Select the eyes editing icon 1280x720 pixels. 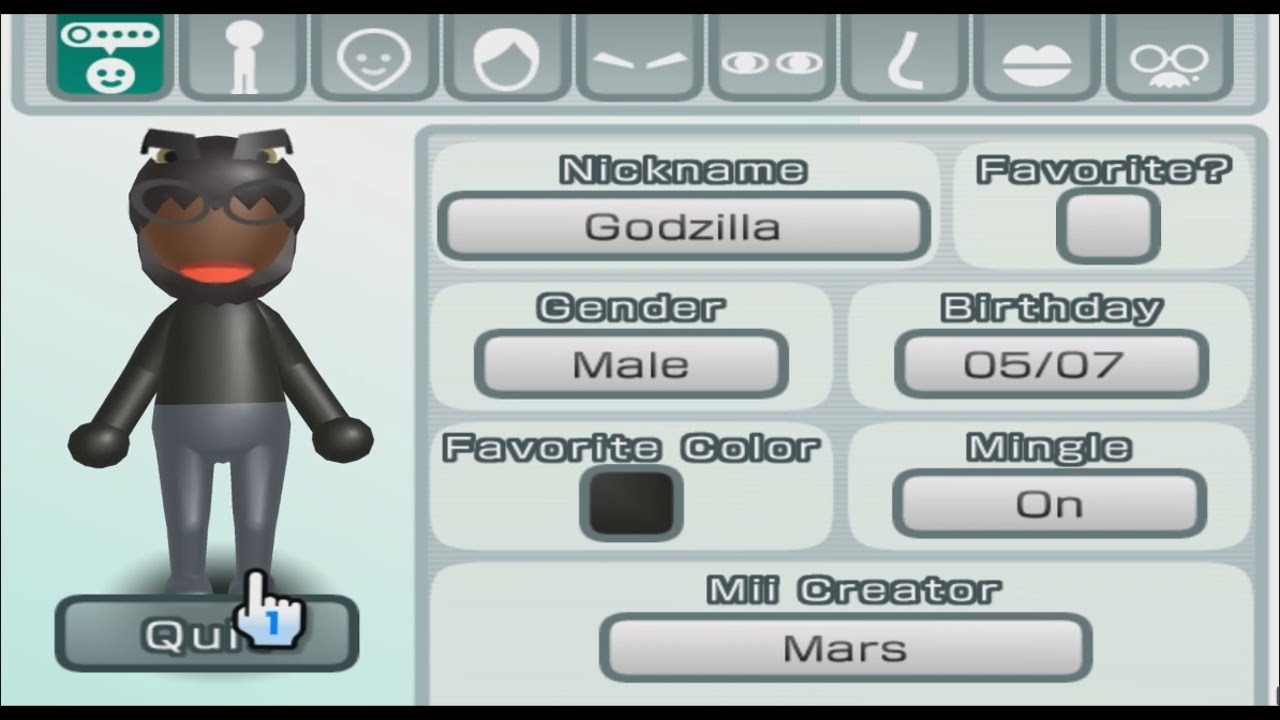[x=771, y=57]
